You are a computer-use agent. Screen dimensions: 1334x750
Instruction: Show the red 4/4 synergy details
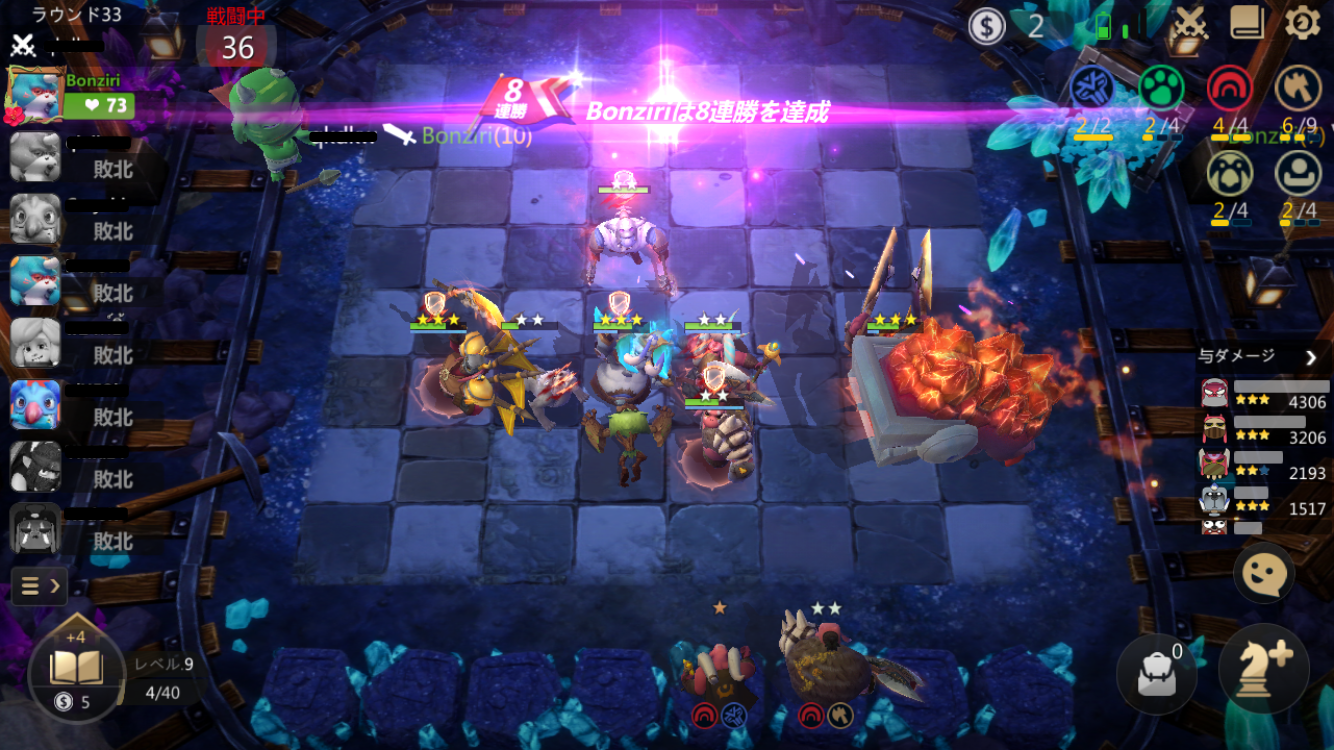coord(1229,89)
